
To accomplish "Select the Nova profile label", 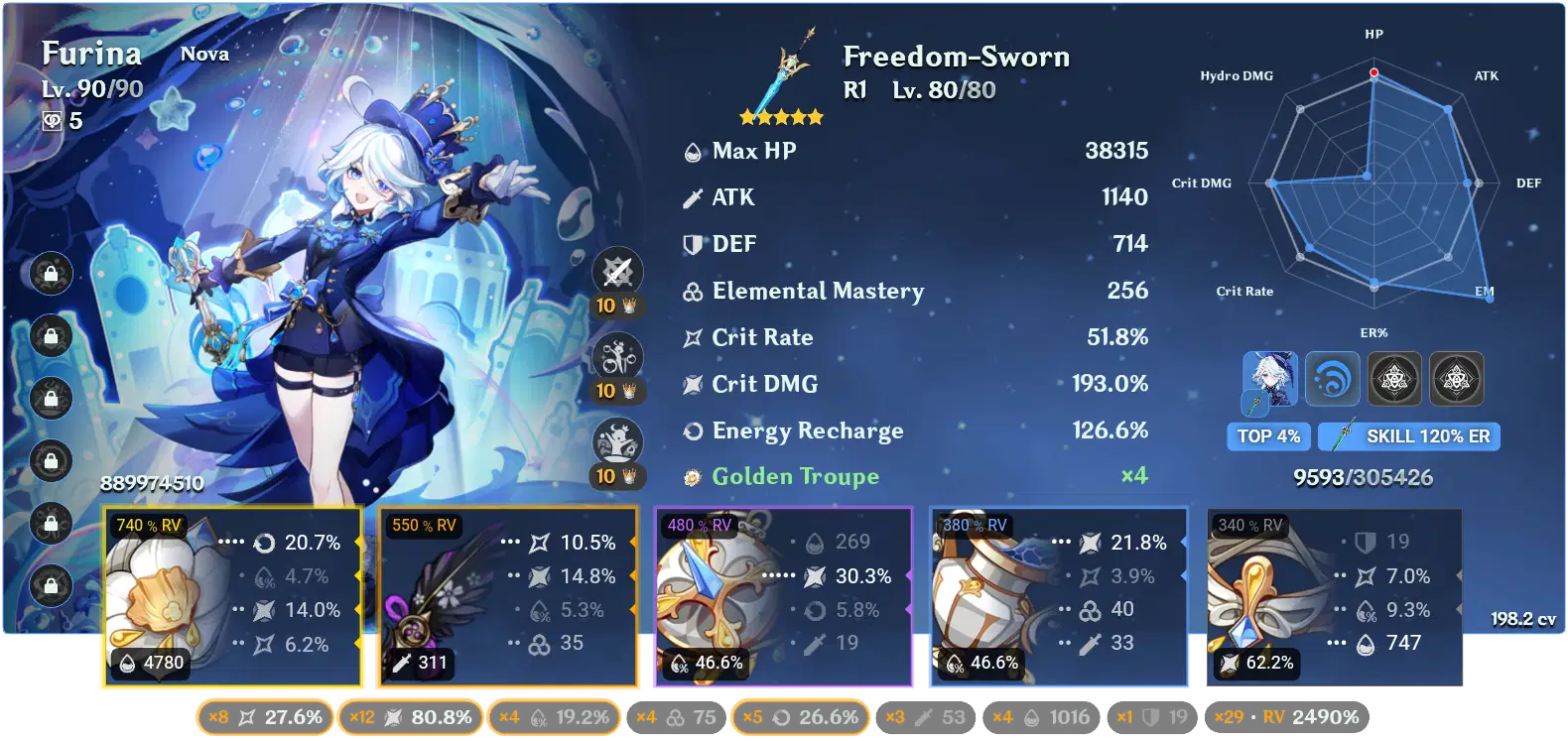I will [x=204, y=55].
